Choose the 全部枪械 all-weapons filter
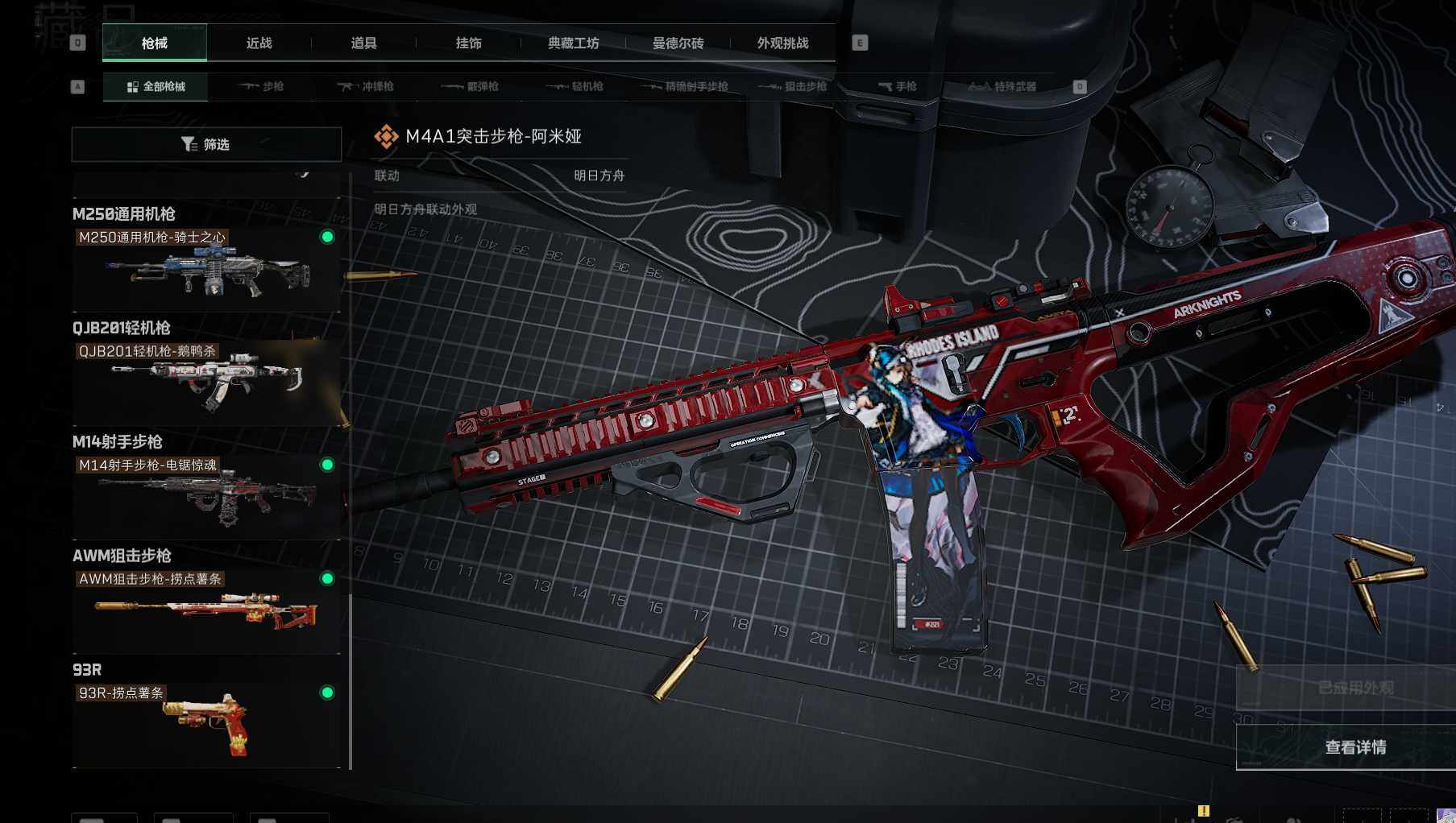The image size is (1456, 823). tap(156, 86)
